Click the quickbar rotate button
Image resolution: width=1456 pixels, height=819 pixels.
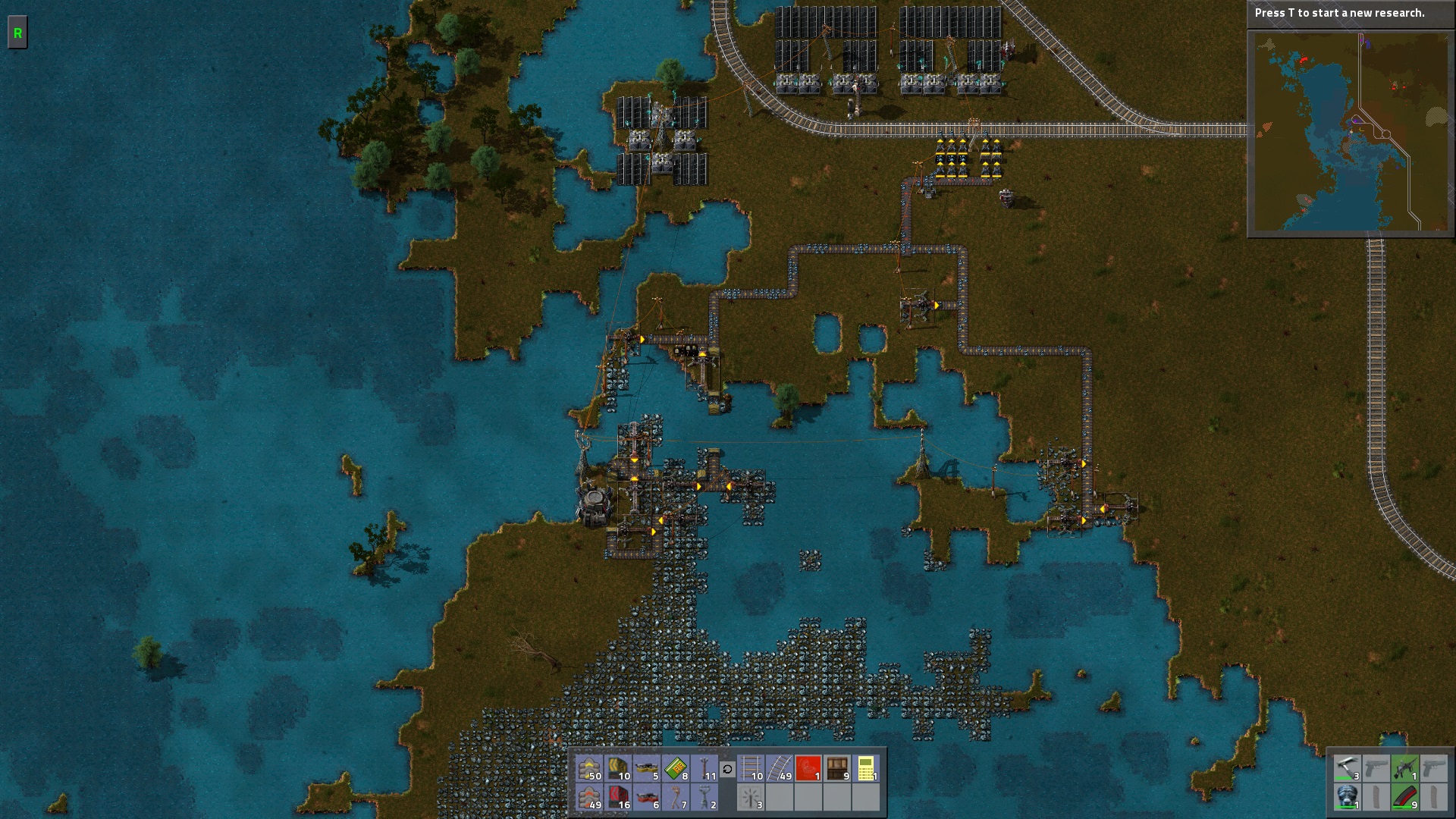[727, 770]
